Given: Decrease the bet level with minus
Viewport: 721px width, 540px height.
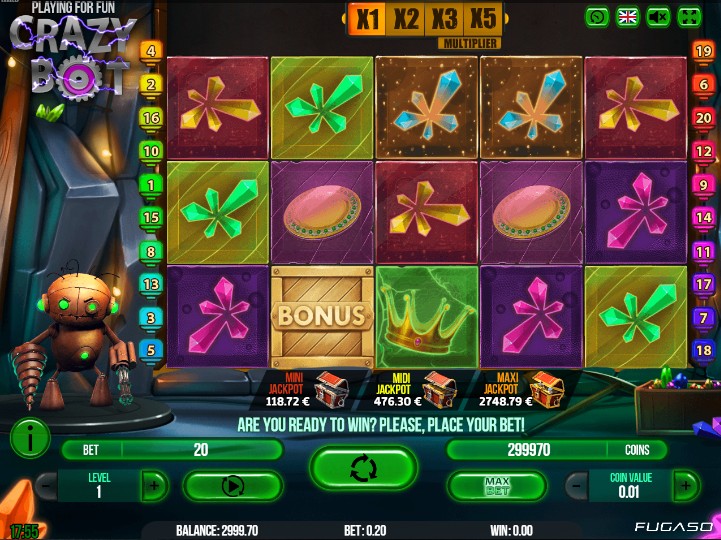Looking at the screenshot, I should point(46,486).
